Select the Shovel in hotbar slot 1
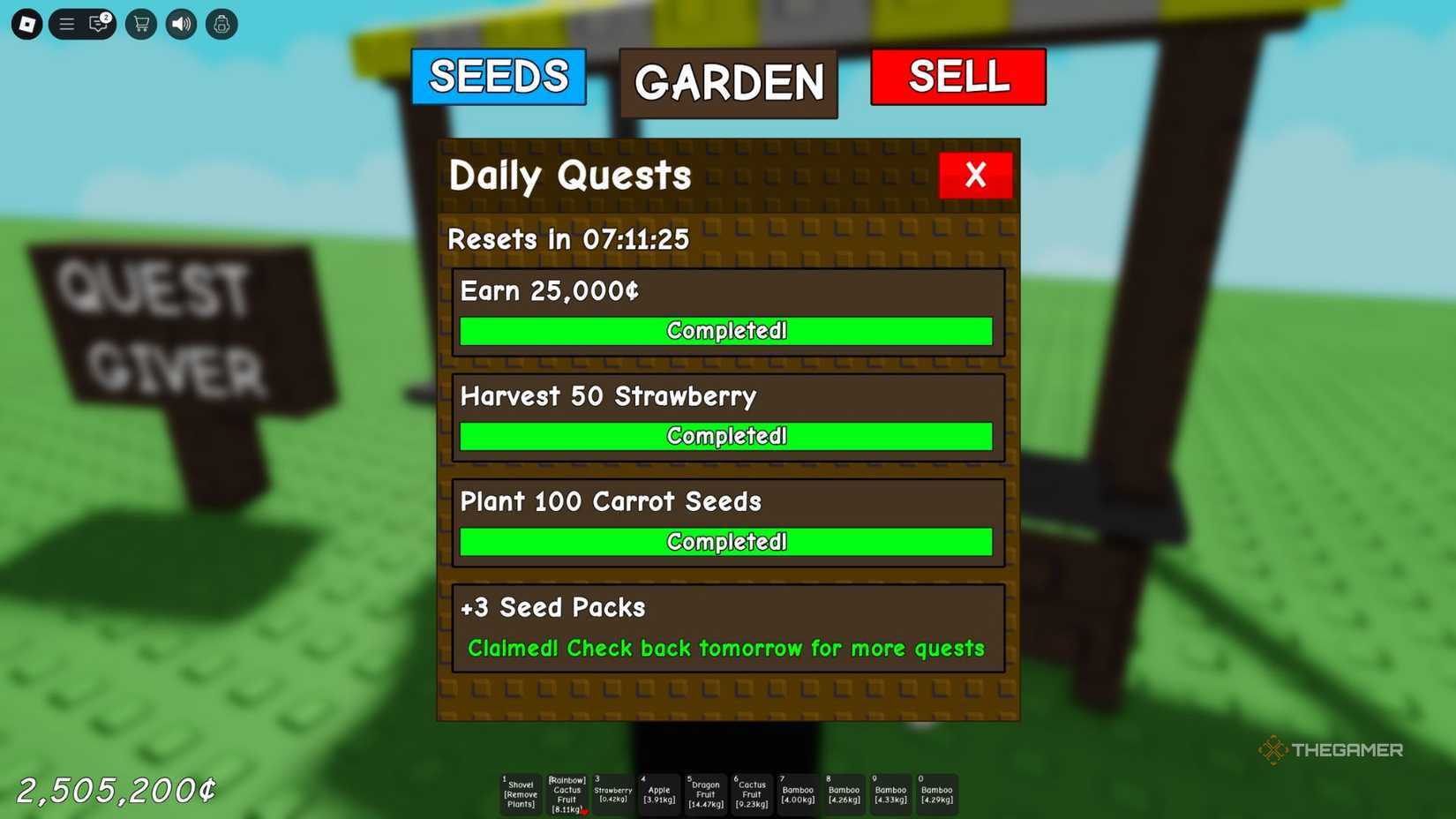The width and height of the screenshot is (1456, 819). pyautogui.click(x=520, y=793)
